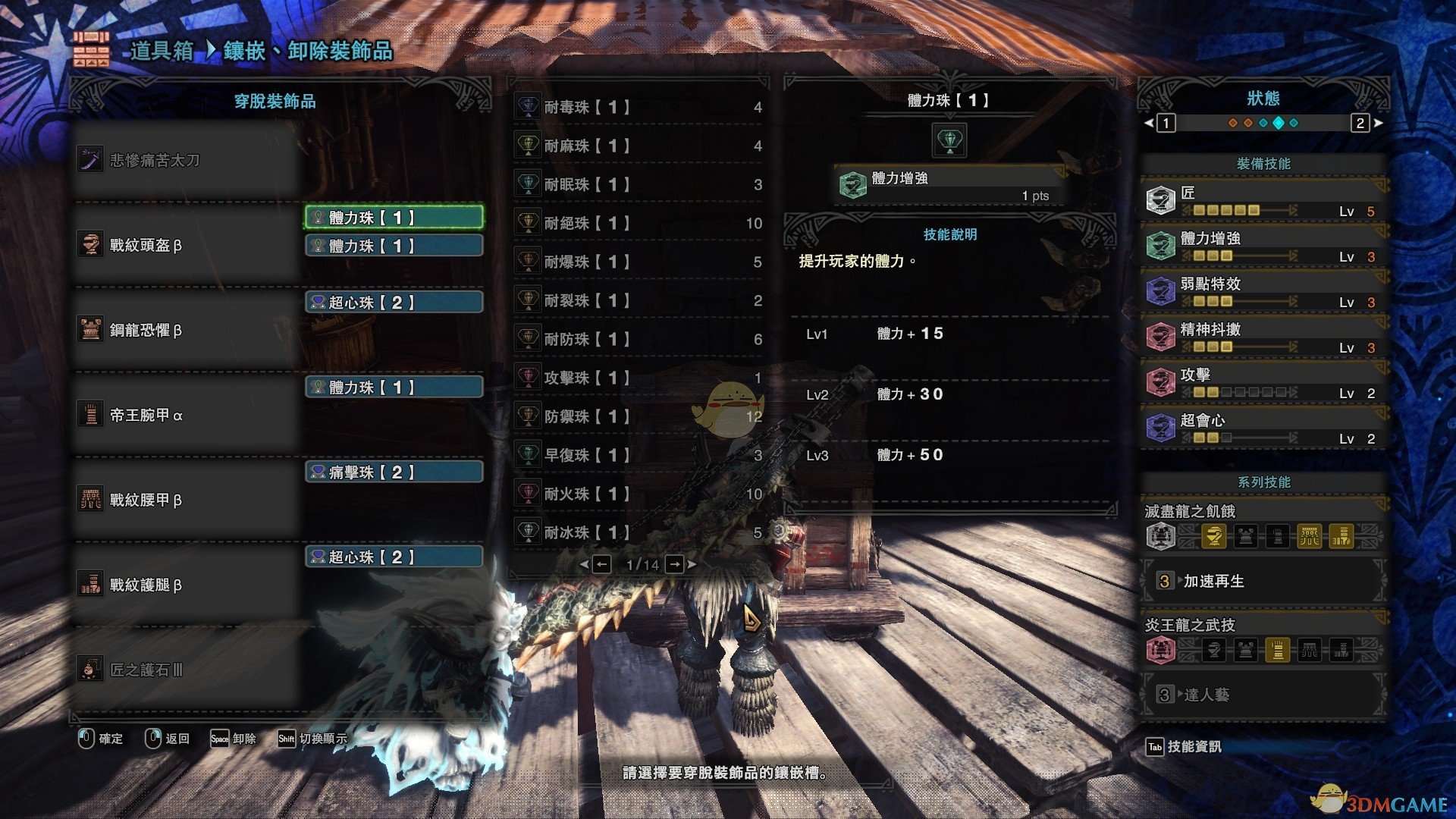
Task: Go to the previous decoration list page
Action: [601, 564]
